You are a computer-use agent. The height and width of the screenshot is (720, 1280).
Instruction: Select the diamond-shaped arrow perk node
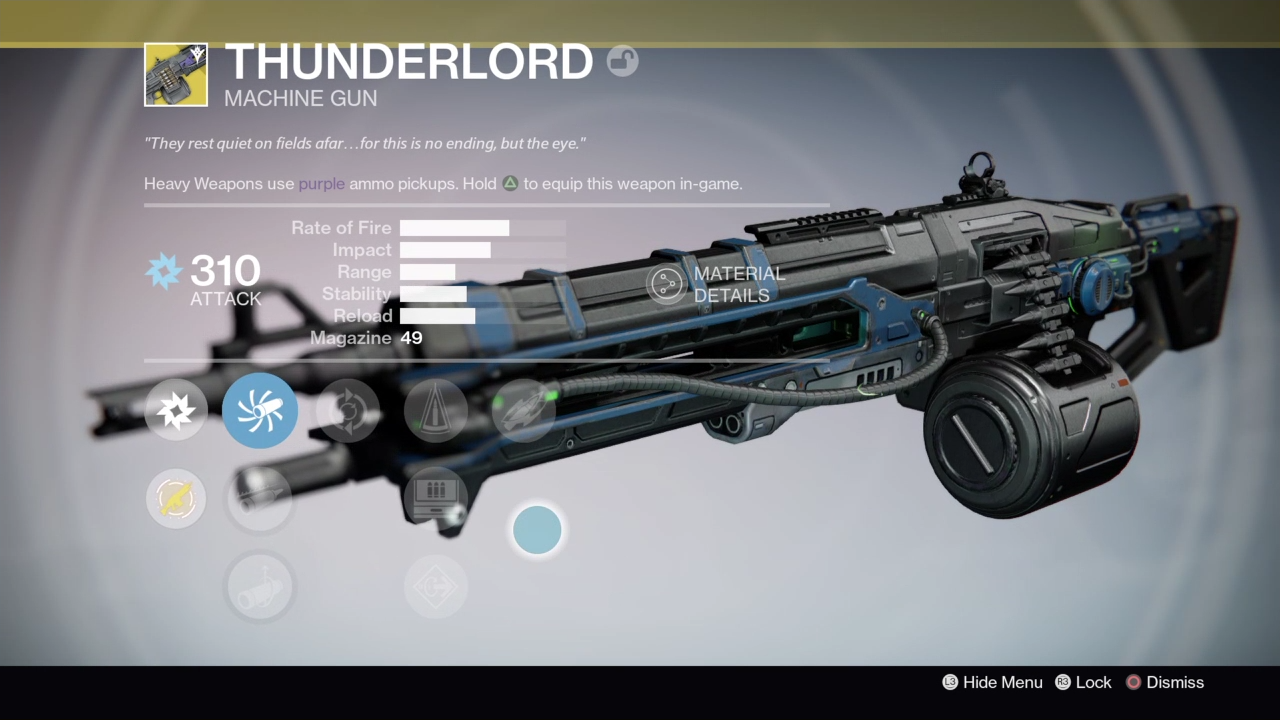click(x=436, y=587)
